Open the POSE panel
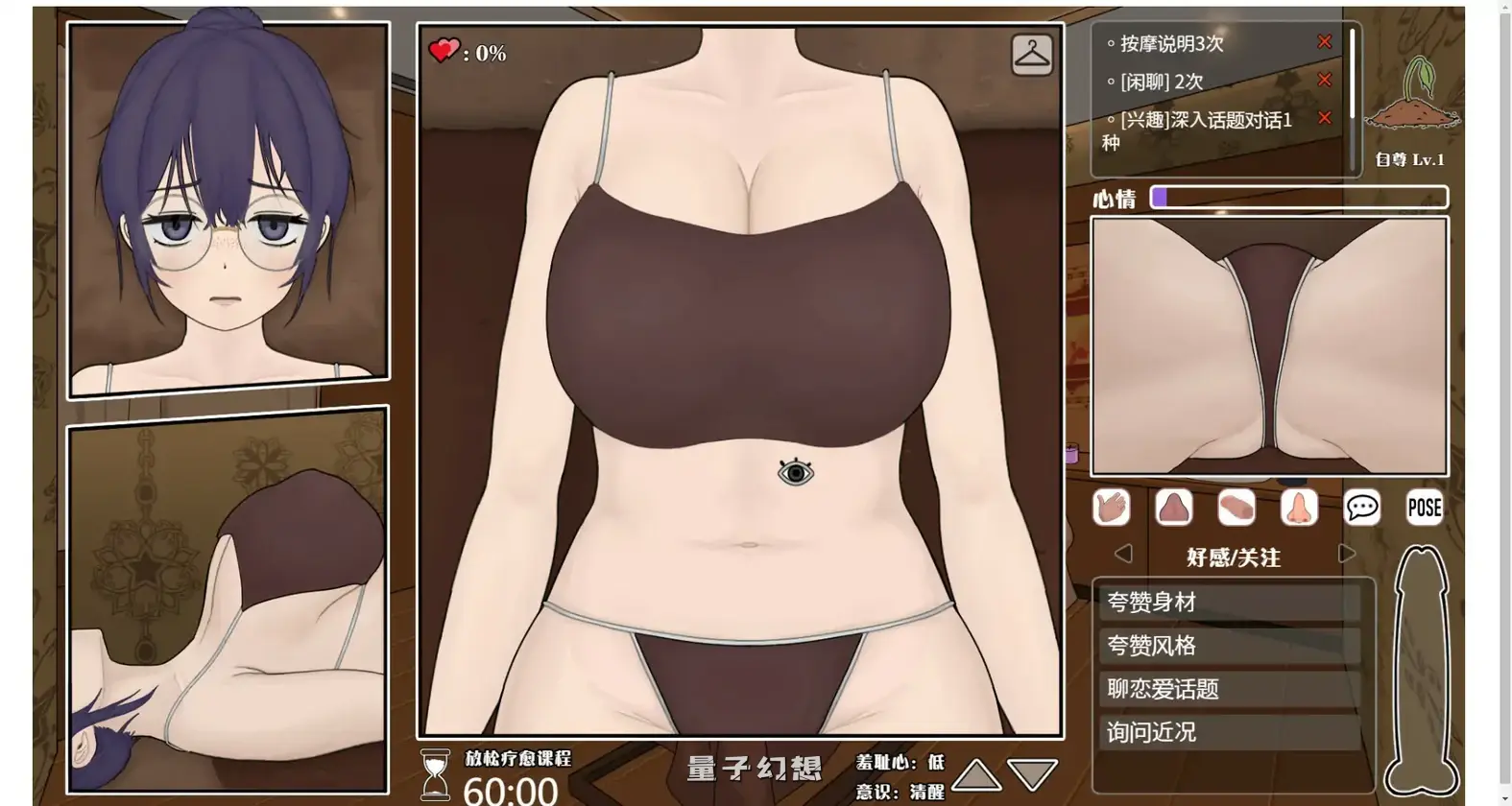This screenshot has height=806, width=1512. tap(1424, 508)
